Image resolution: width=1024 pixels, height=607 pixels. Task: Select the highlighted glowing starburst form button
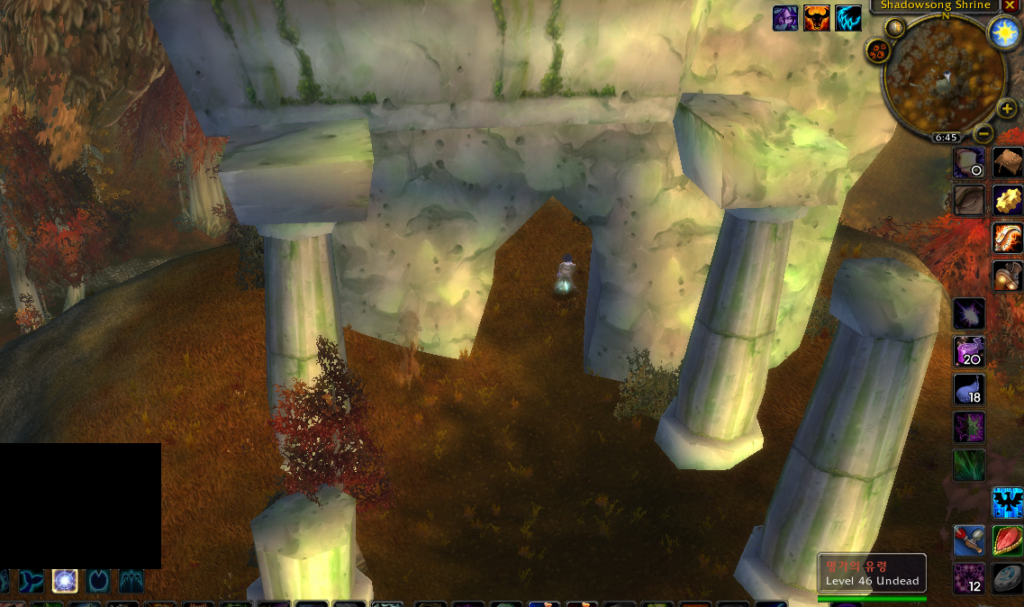[x=65, y=580]
